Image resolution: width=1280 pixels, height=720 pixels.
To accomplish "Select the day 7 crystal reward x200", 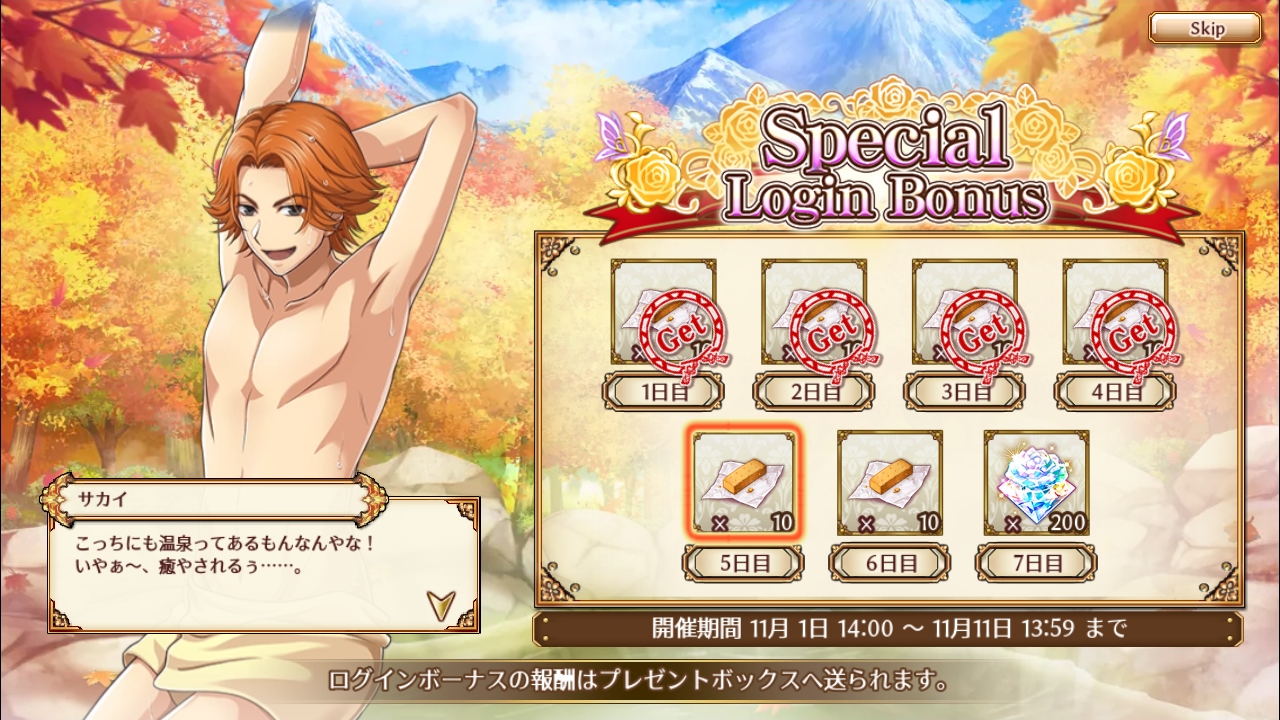I will (x=1036, y=483).
